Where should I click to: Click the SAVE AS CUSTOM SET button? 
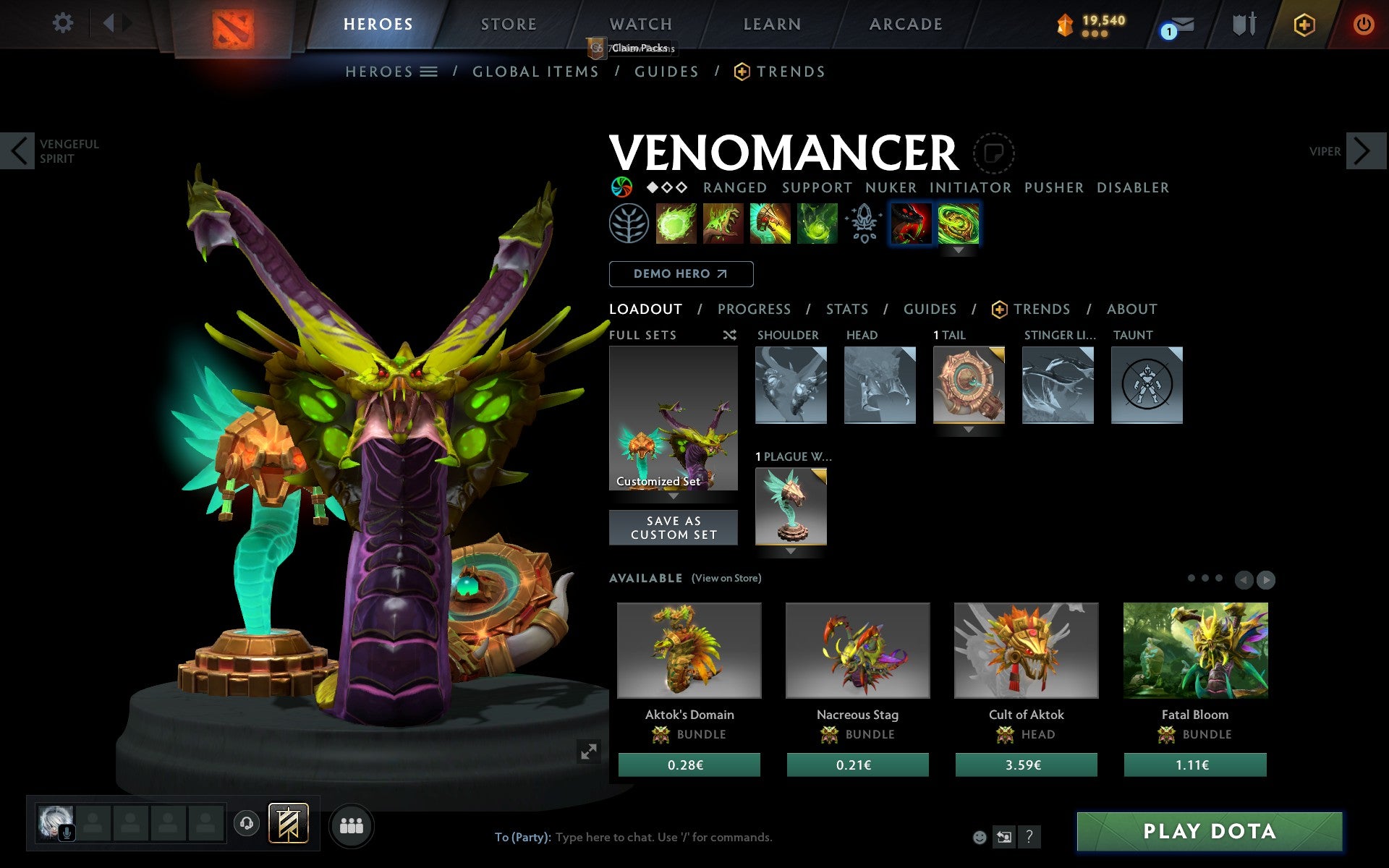pyautogui.click(x=674, y=527)
